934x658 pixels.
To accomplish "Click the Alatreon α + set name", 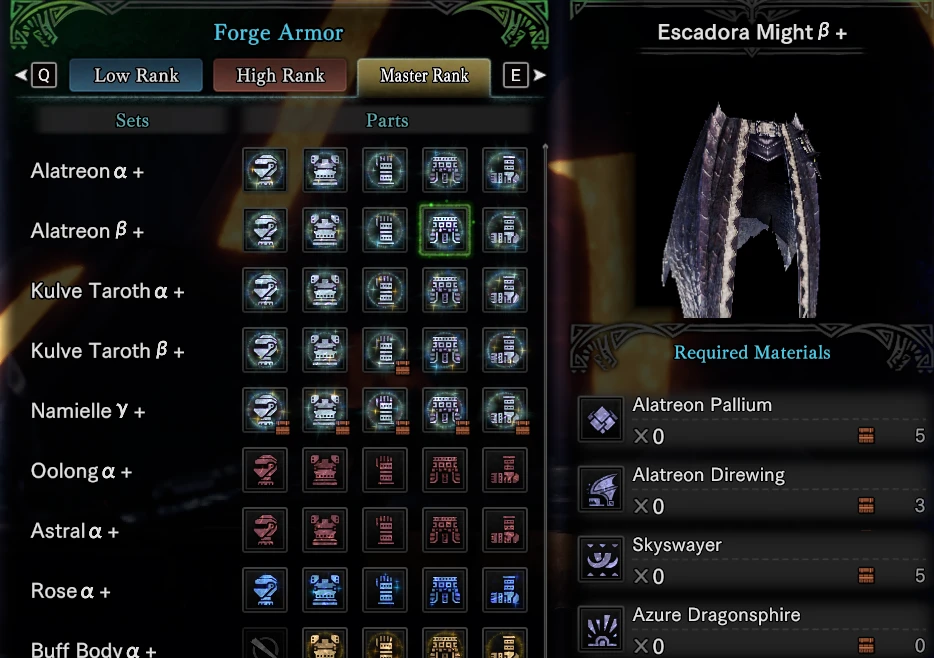I will [x=87, y=171].
